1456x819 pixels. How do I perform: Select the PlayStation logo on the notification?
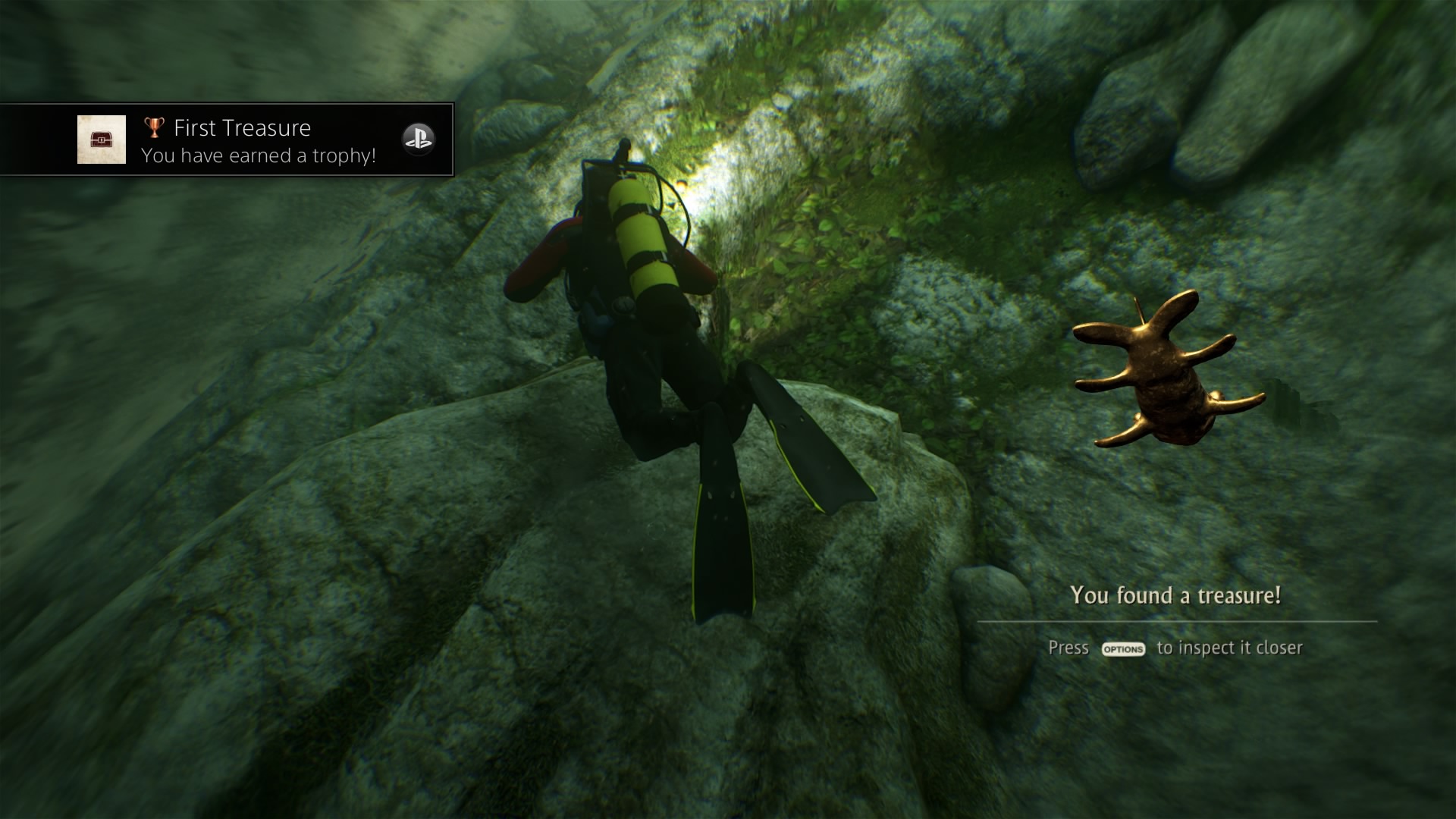(418, 140)
